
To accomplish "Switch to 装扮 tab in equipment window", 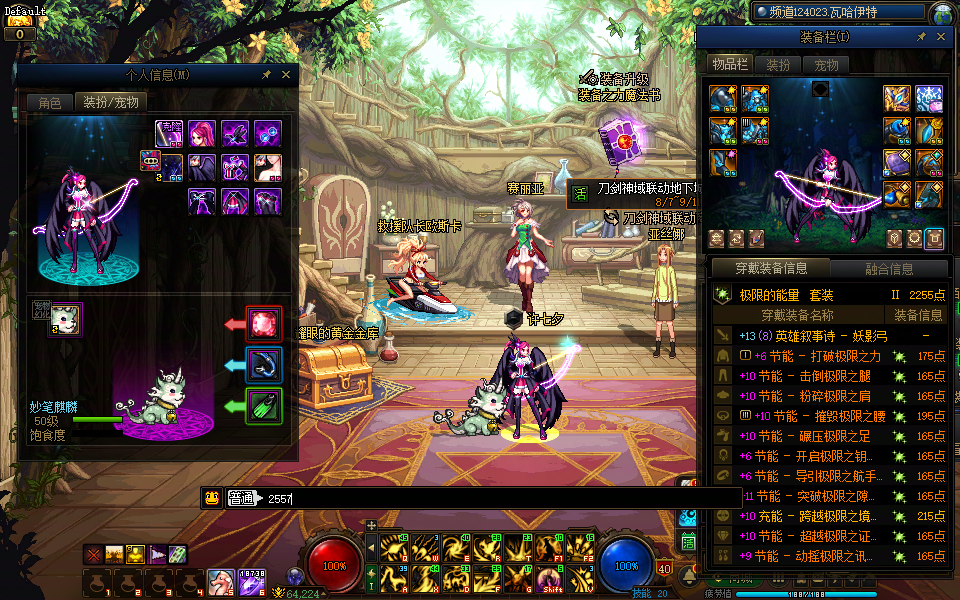I will (779, 65).
